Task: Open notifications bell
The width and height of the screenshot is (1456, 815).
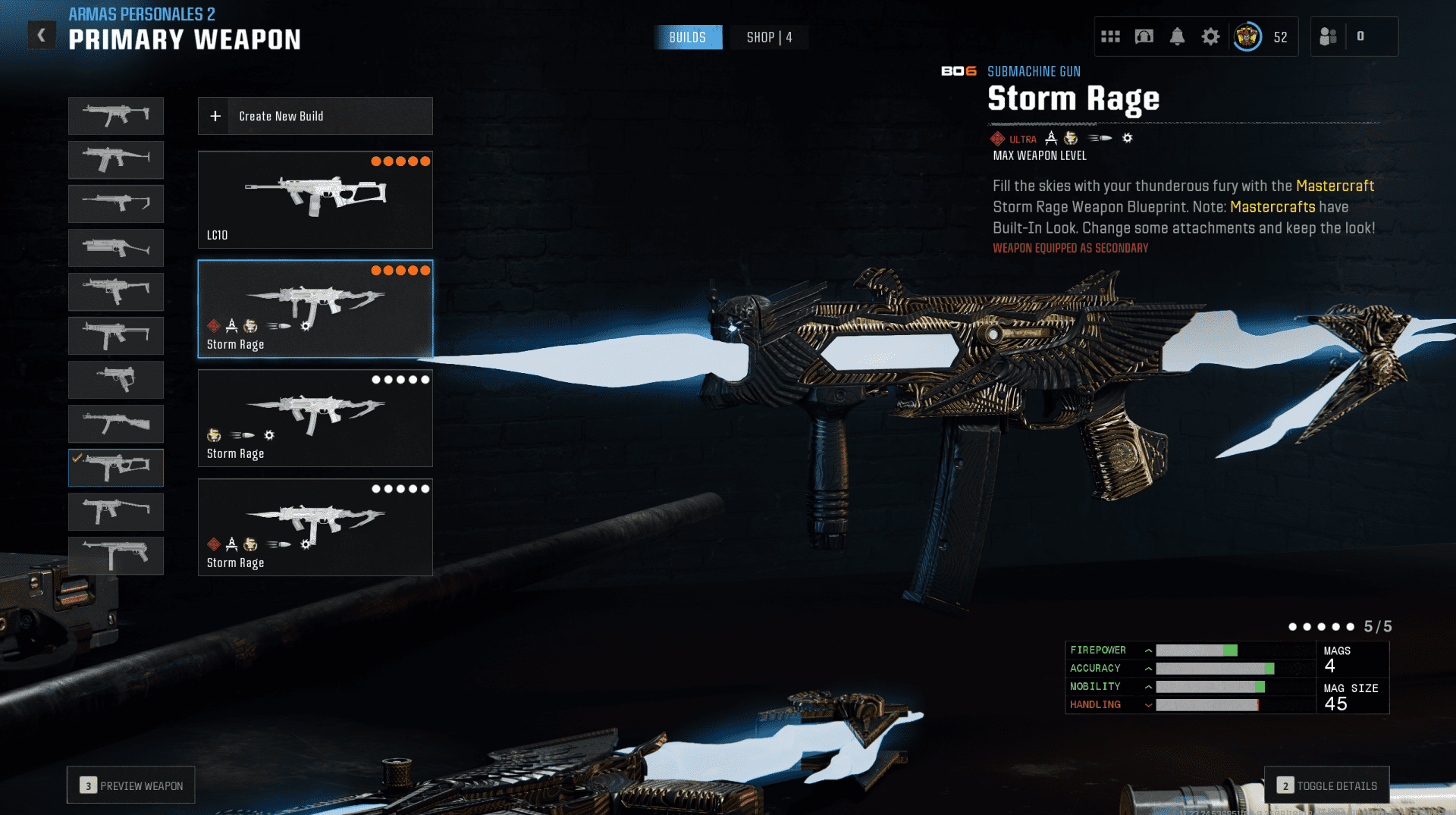Action: click(1177, 36)
